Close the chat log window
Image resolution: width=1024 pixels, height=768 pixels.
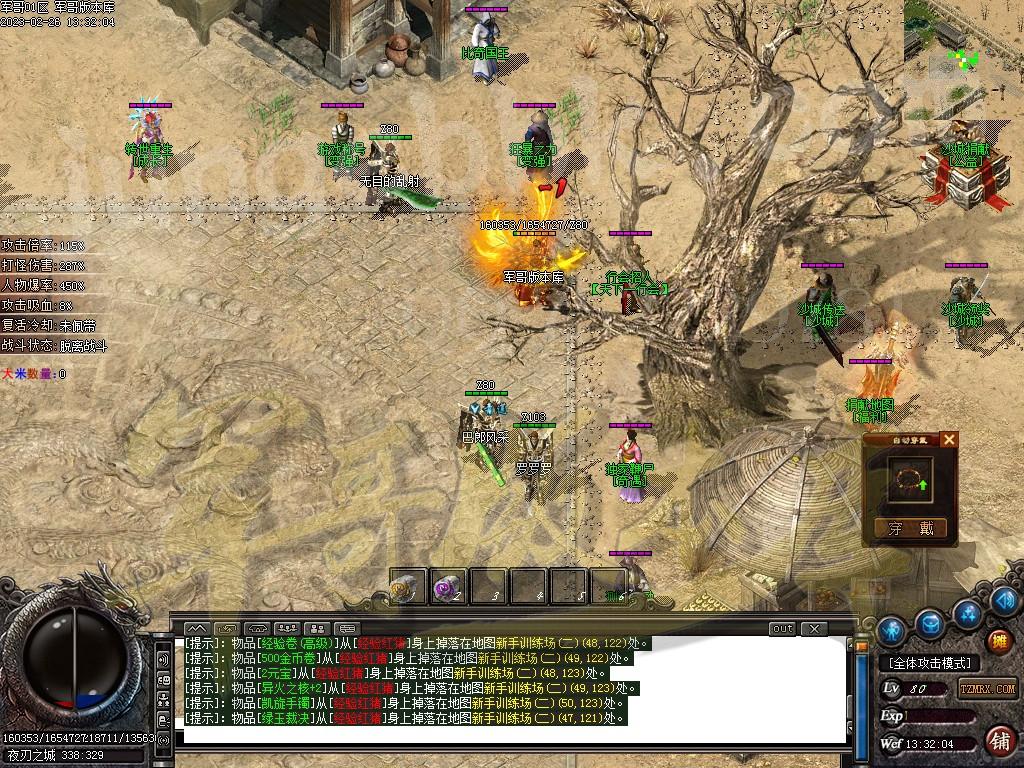(x=814, y=628)
